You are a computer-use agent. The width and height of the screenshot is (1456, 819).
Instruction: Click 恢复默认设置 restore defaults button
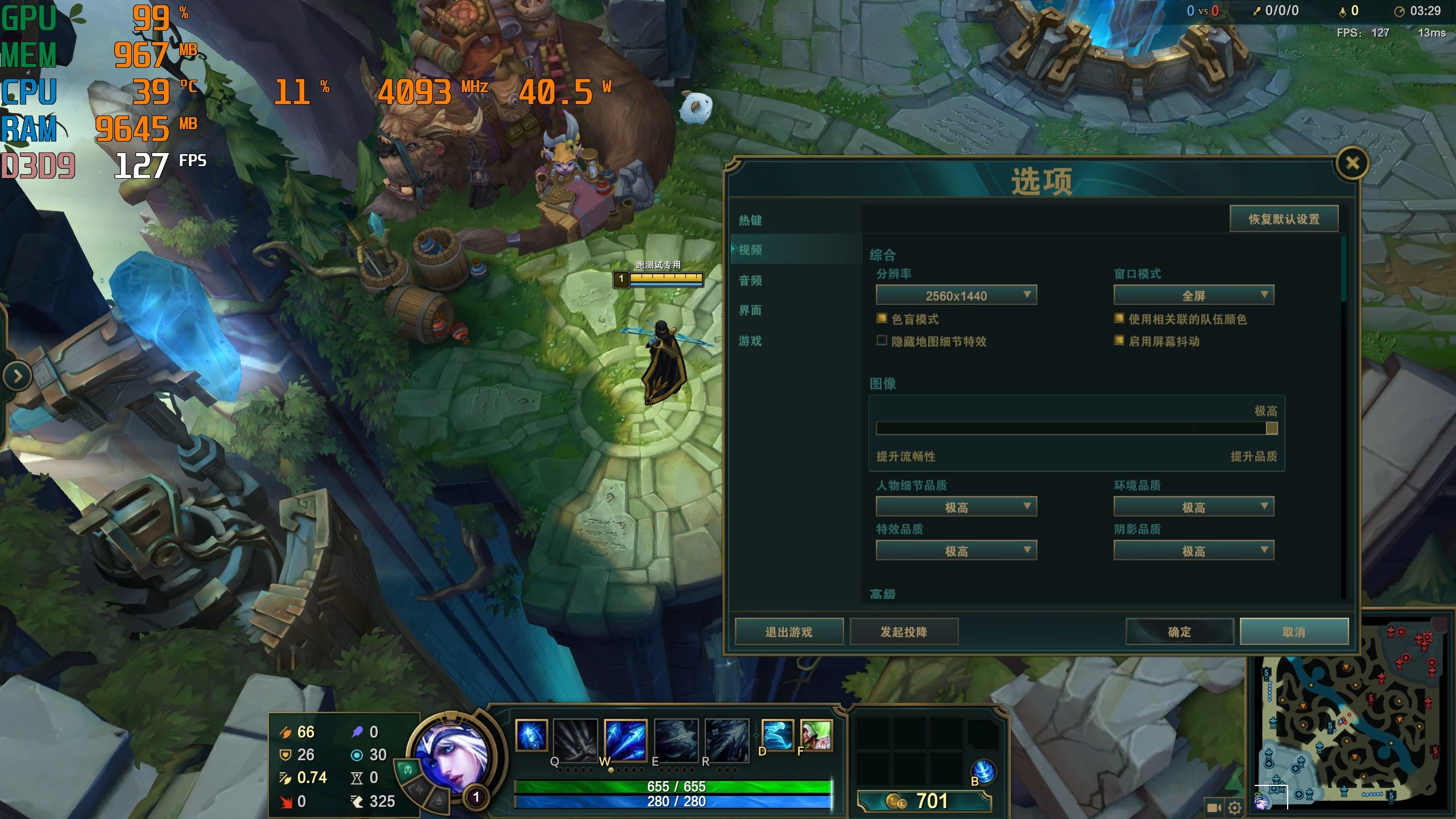tap(1284, 219)
